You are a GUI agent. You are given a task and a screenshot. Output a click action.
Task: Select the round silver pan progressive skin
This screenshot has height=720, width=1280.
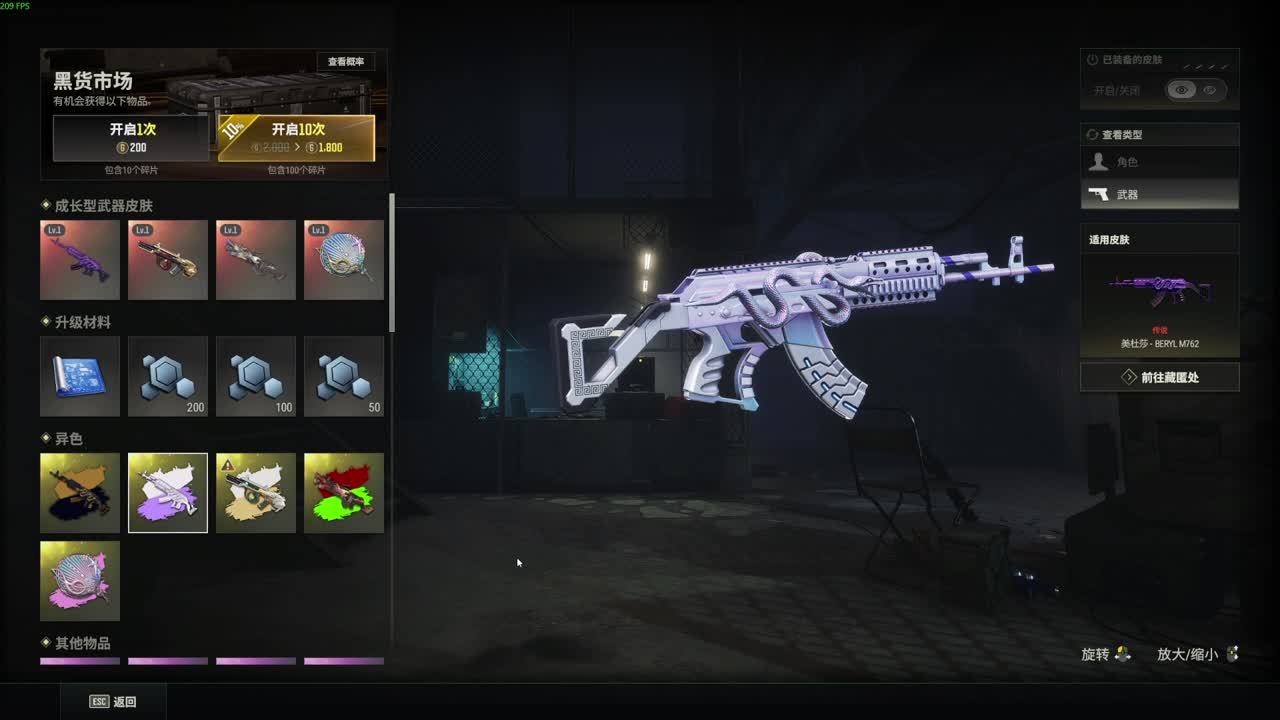pyautogui.click(x=344, y=260)
